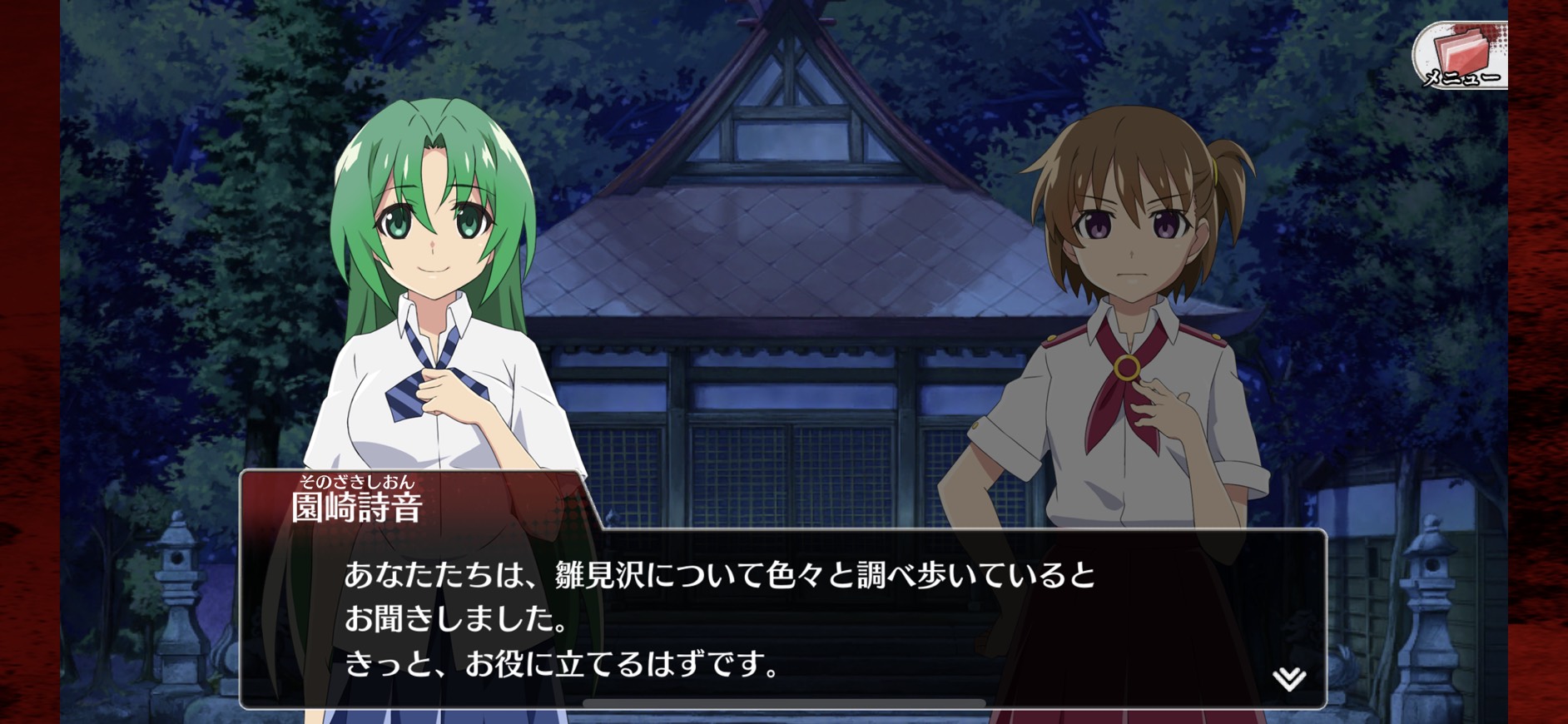This screenshot has height=724, width=1568.
Task: Open the メニュー folder menu
Action: 1461,56
